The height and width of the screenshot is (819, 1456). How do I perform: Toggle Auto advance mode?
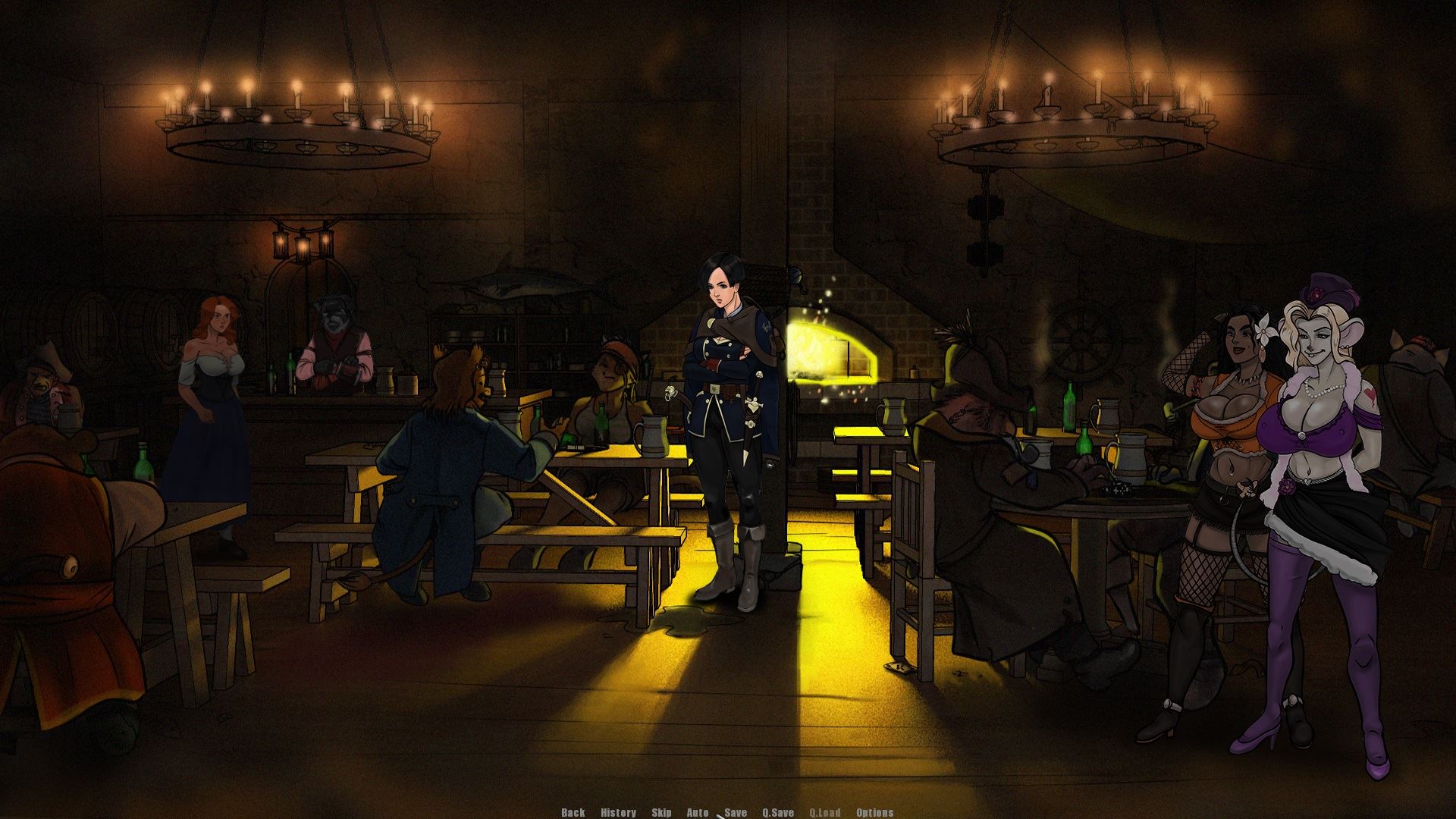coord(698,812)
